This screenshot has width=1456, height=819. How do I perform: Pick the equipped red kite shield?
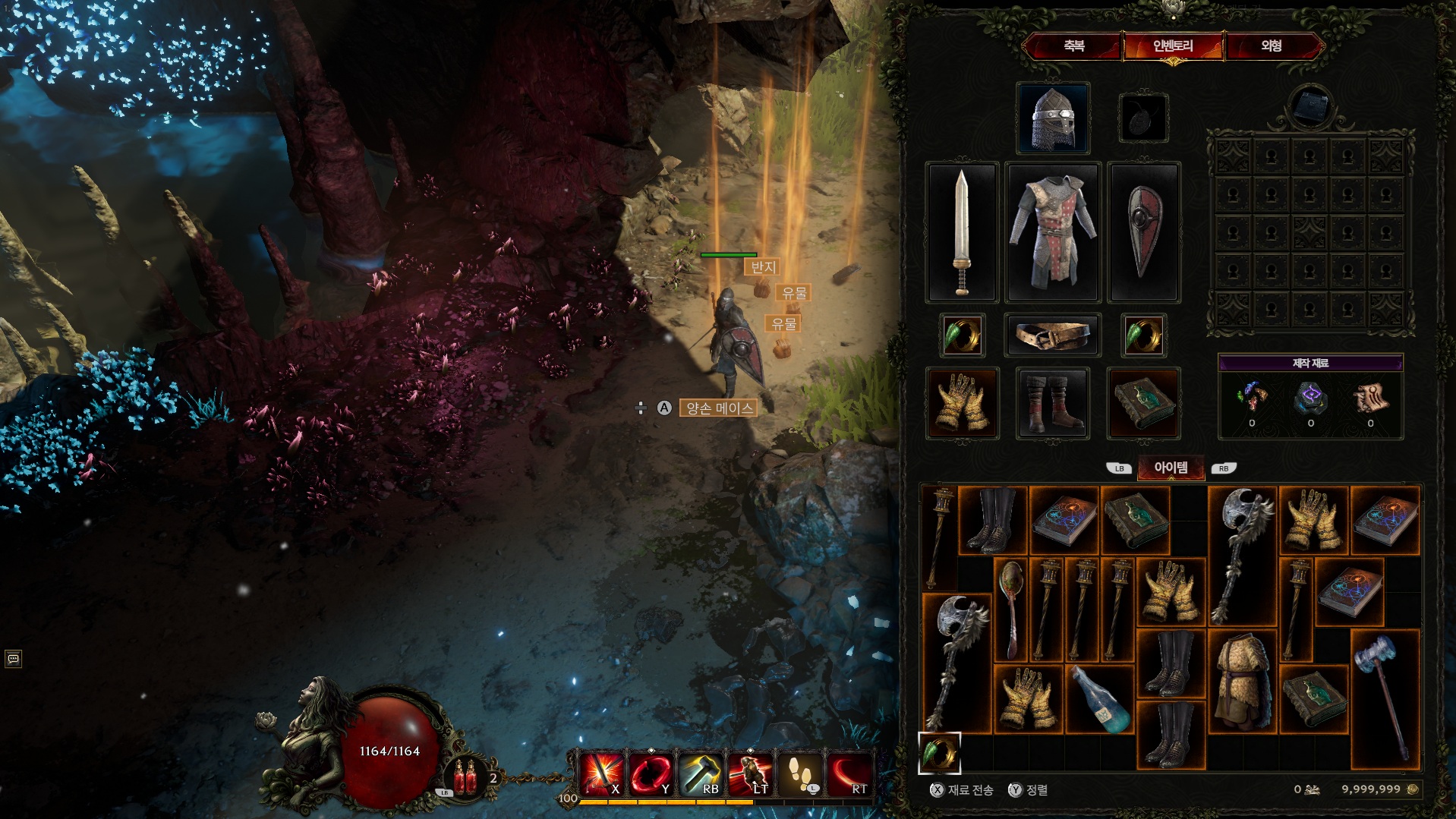tap(1144, 232)
